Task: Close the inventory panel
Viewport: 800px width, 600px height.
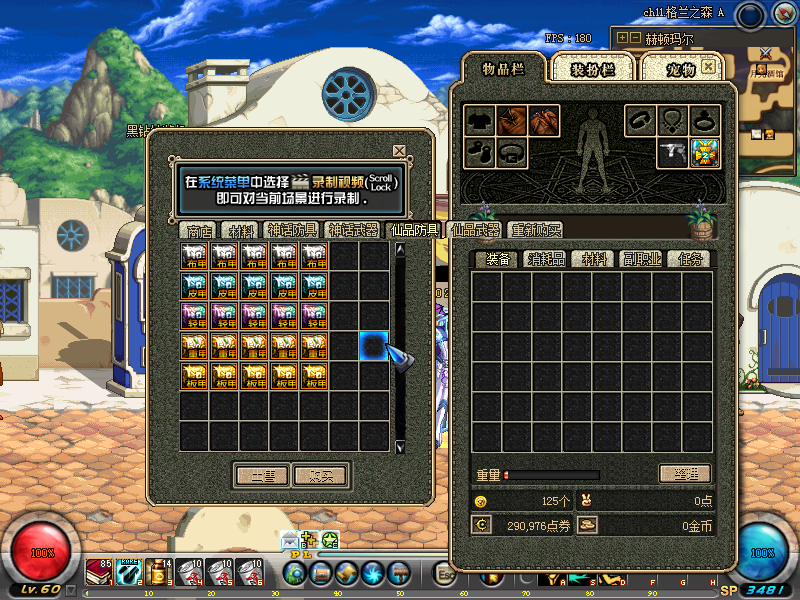Action: (708, 67)
